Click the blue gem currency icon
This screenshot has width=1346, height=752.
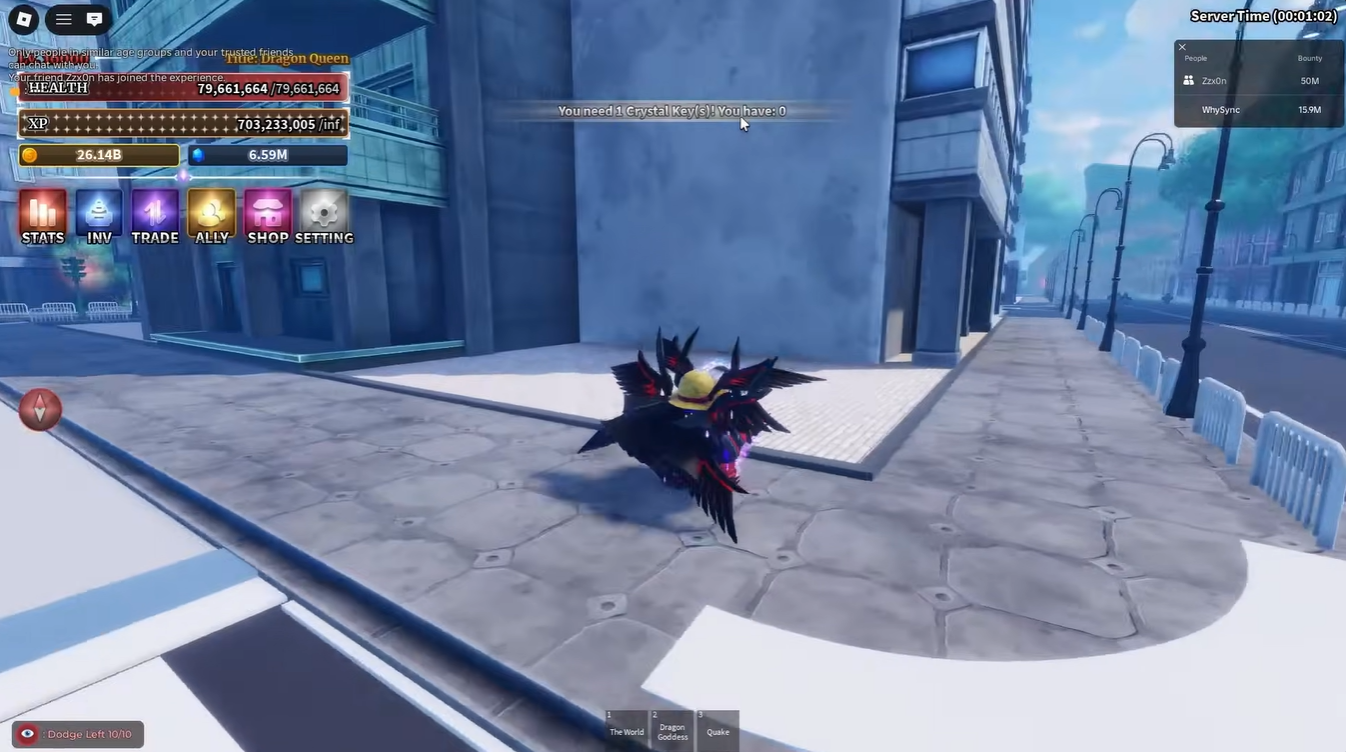pyautogui.click(x=198, y=155)
